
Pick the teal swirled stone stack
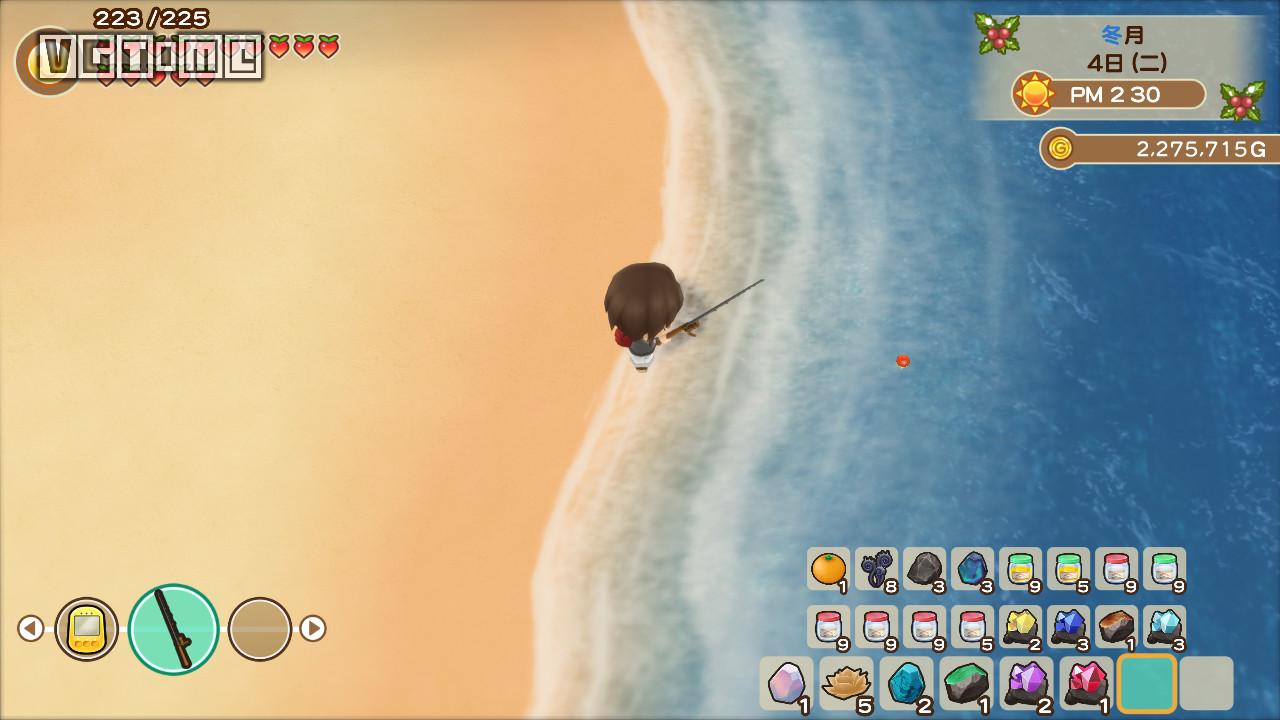click(x=906, y=684)
